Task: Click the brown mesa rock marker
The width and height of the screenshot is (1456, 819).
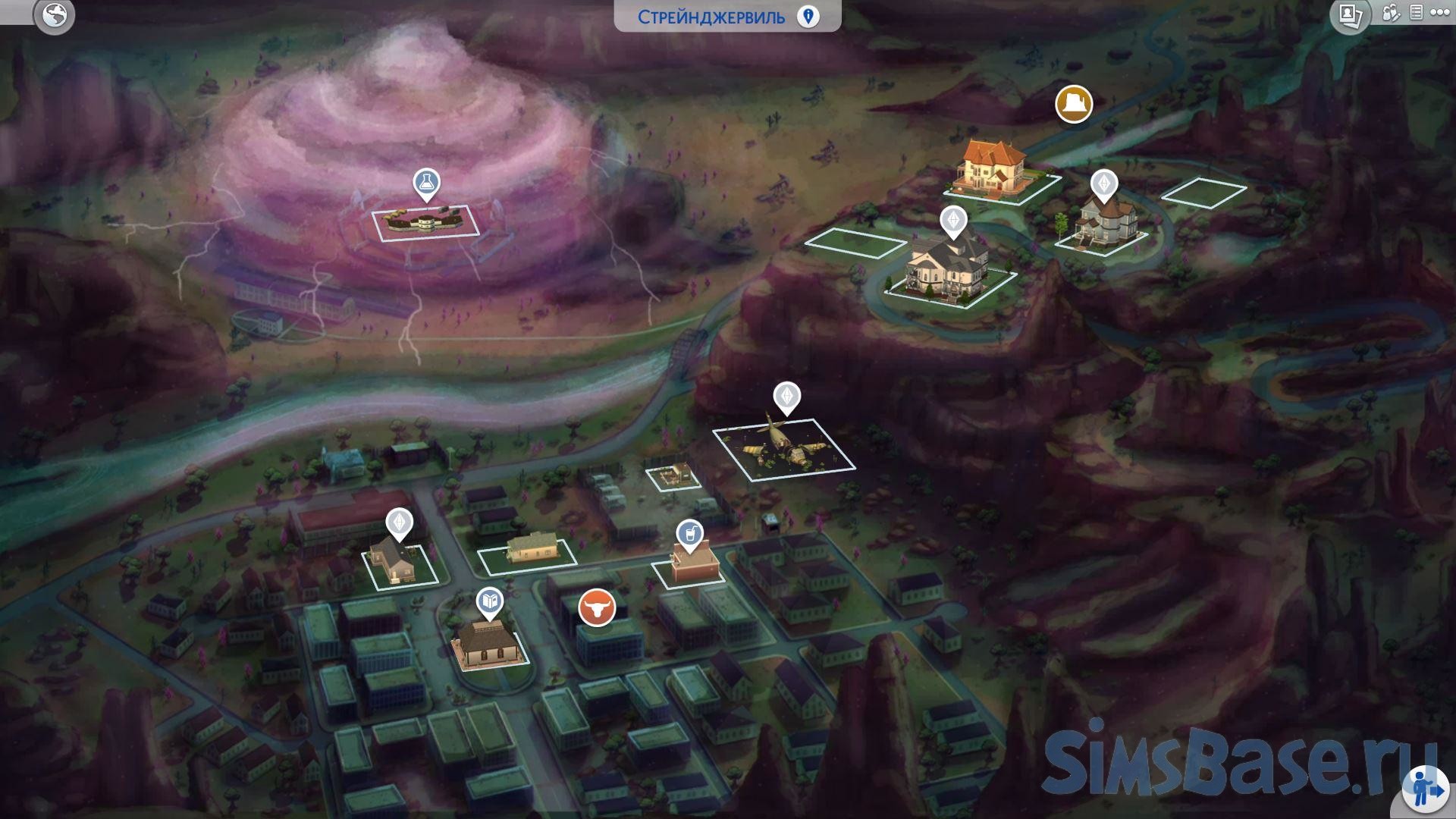Action: click(1074, 104)
